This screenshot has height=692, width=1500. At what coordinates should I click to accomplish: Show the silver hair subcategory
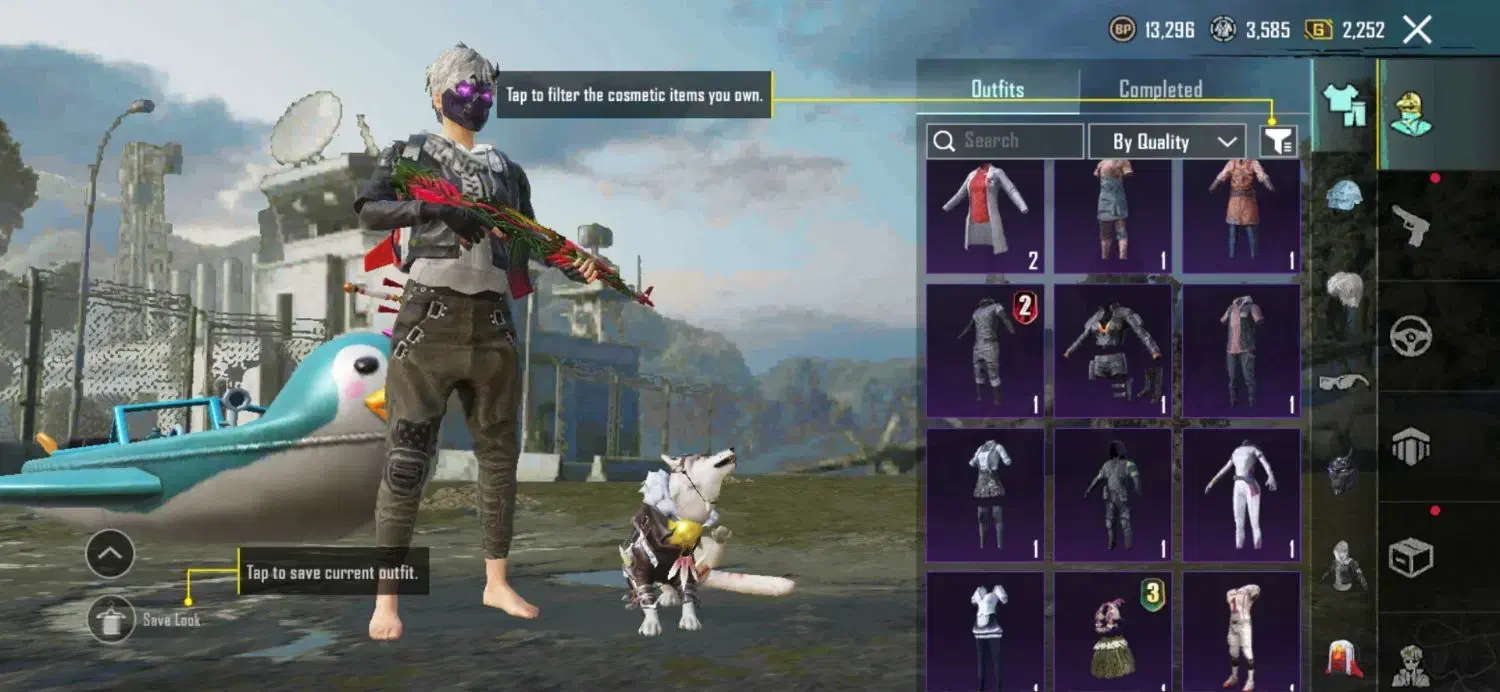coord(1345,290)
